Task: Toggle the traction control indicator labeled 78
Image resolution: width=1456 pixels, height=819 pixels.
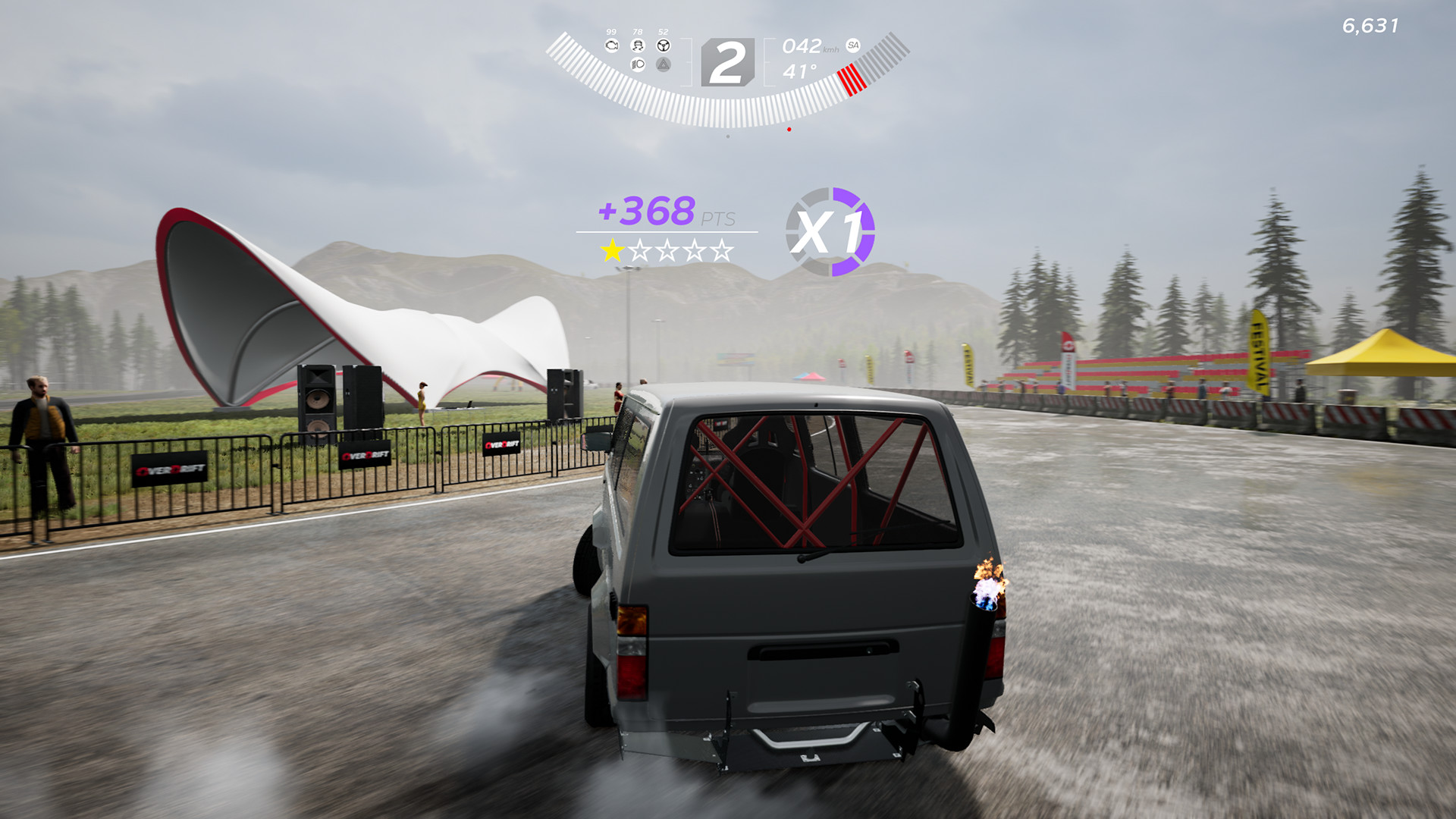Action: tap(637, 45)
